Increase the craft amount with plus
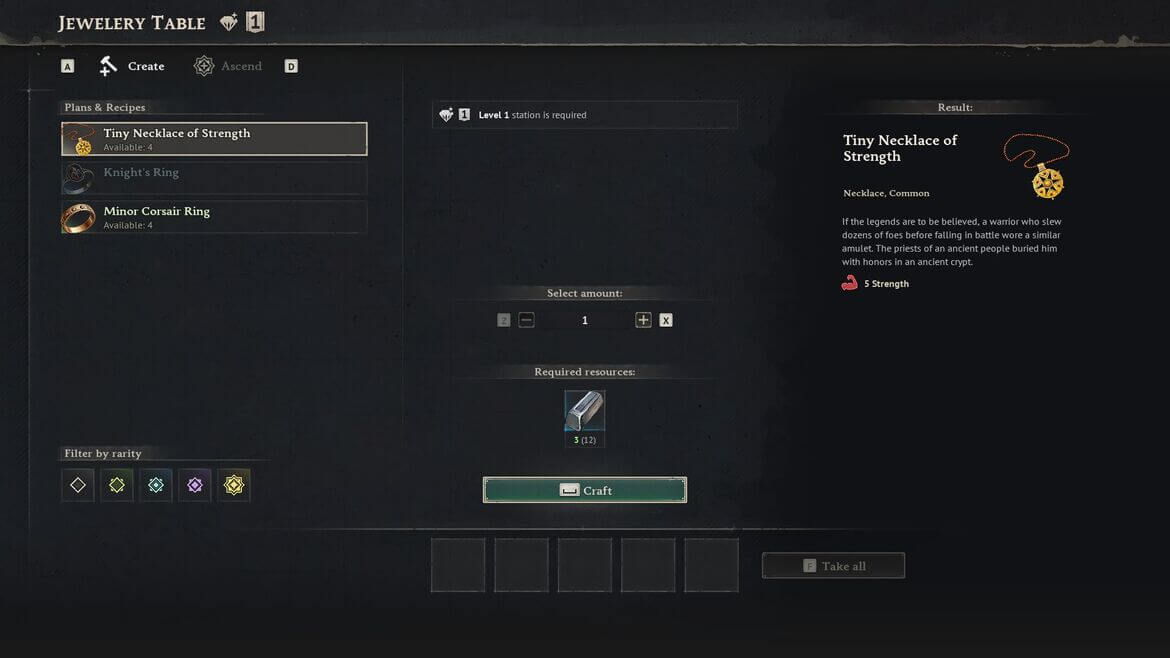Screen dimensions: 1170x658 point(643,320)
